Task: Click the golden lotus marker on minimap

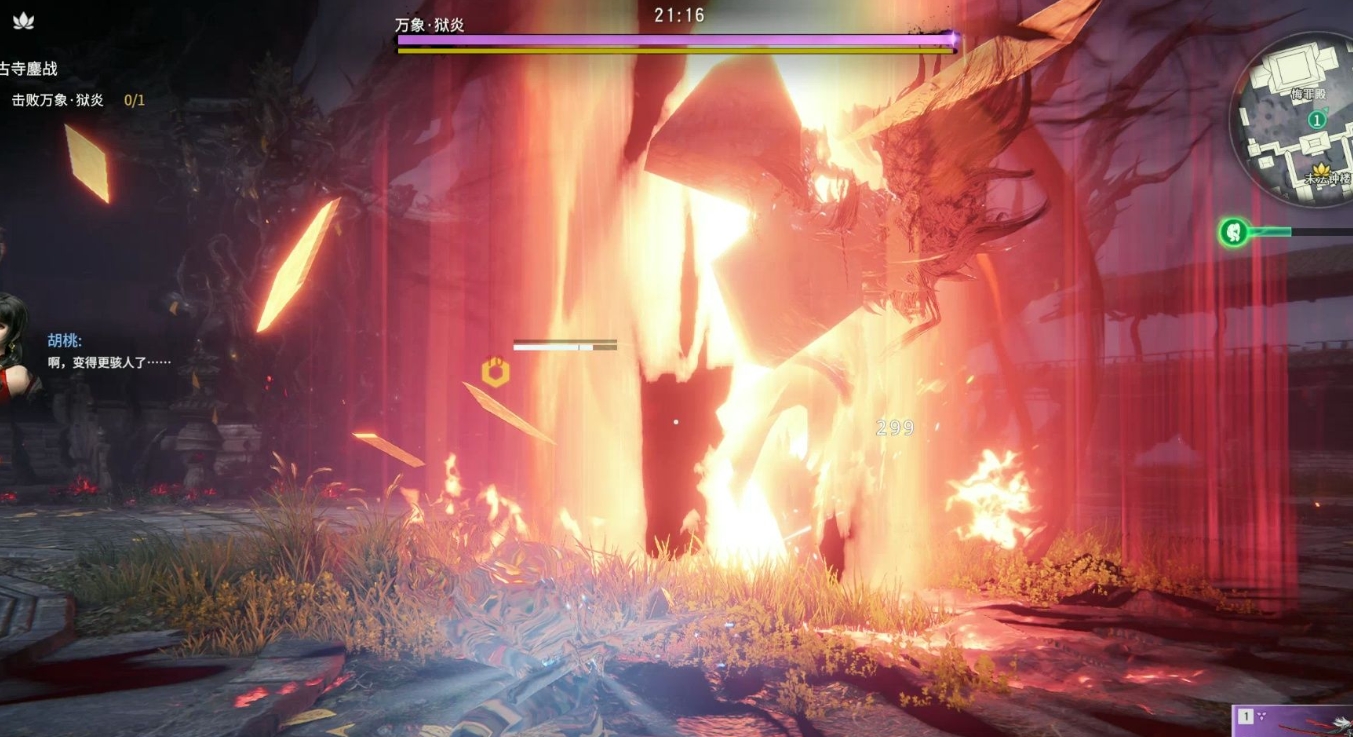Action: coord(1326,170)
